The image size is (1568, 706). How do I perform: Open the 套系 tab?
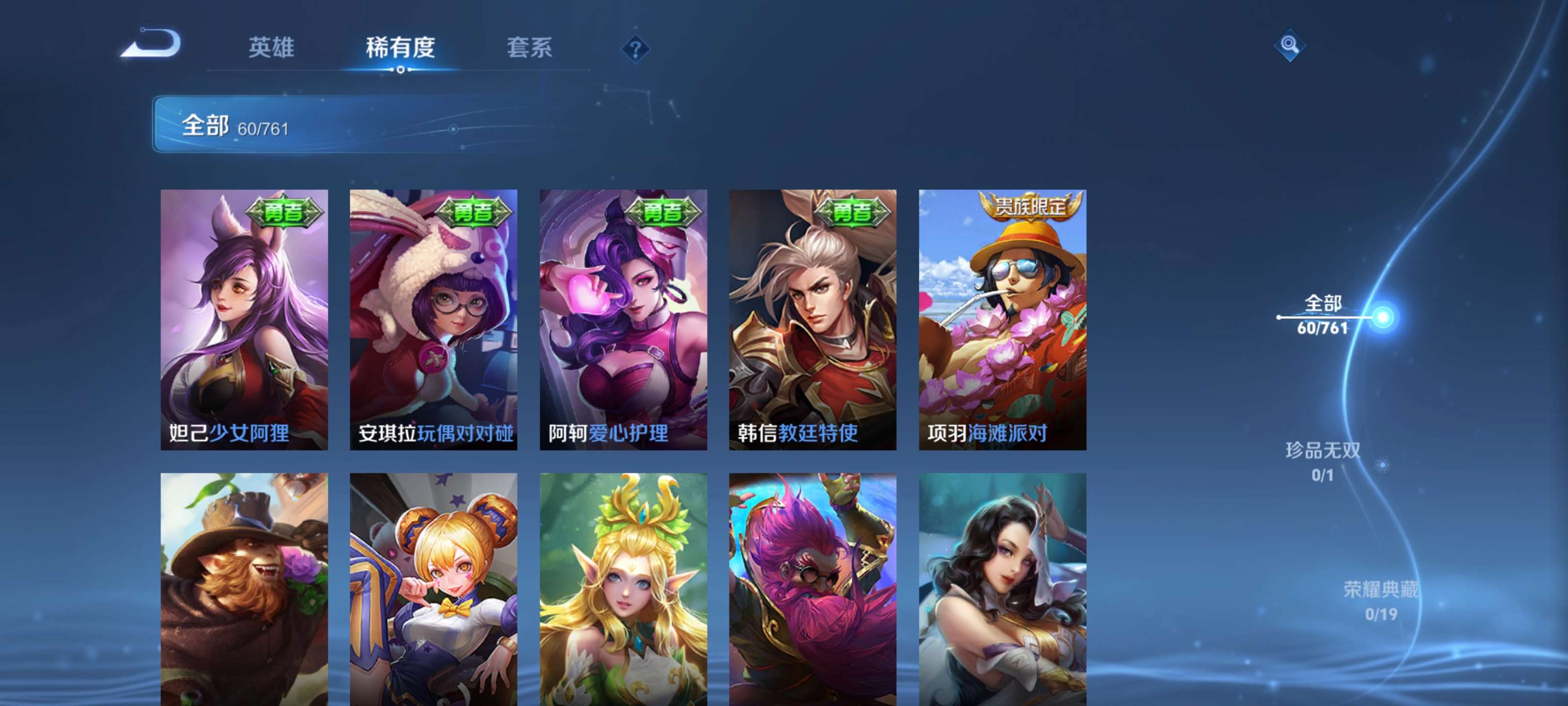click(529, 48)
